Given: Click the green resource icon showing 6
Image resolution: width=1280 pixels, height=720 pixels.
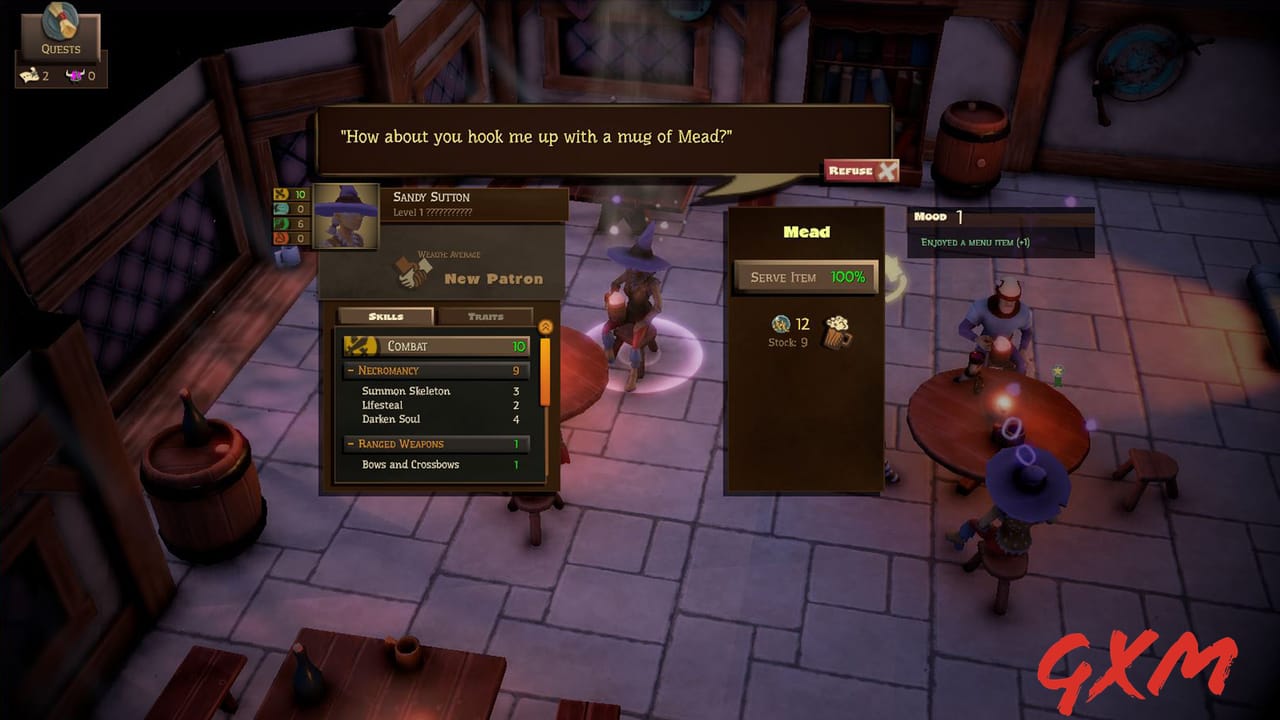Looking at the screenshot, I should point(279,224).
